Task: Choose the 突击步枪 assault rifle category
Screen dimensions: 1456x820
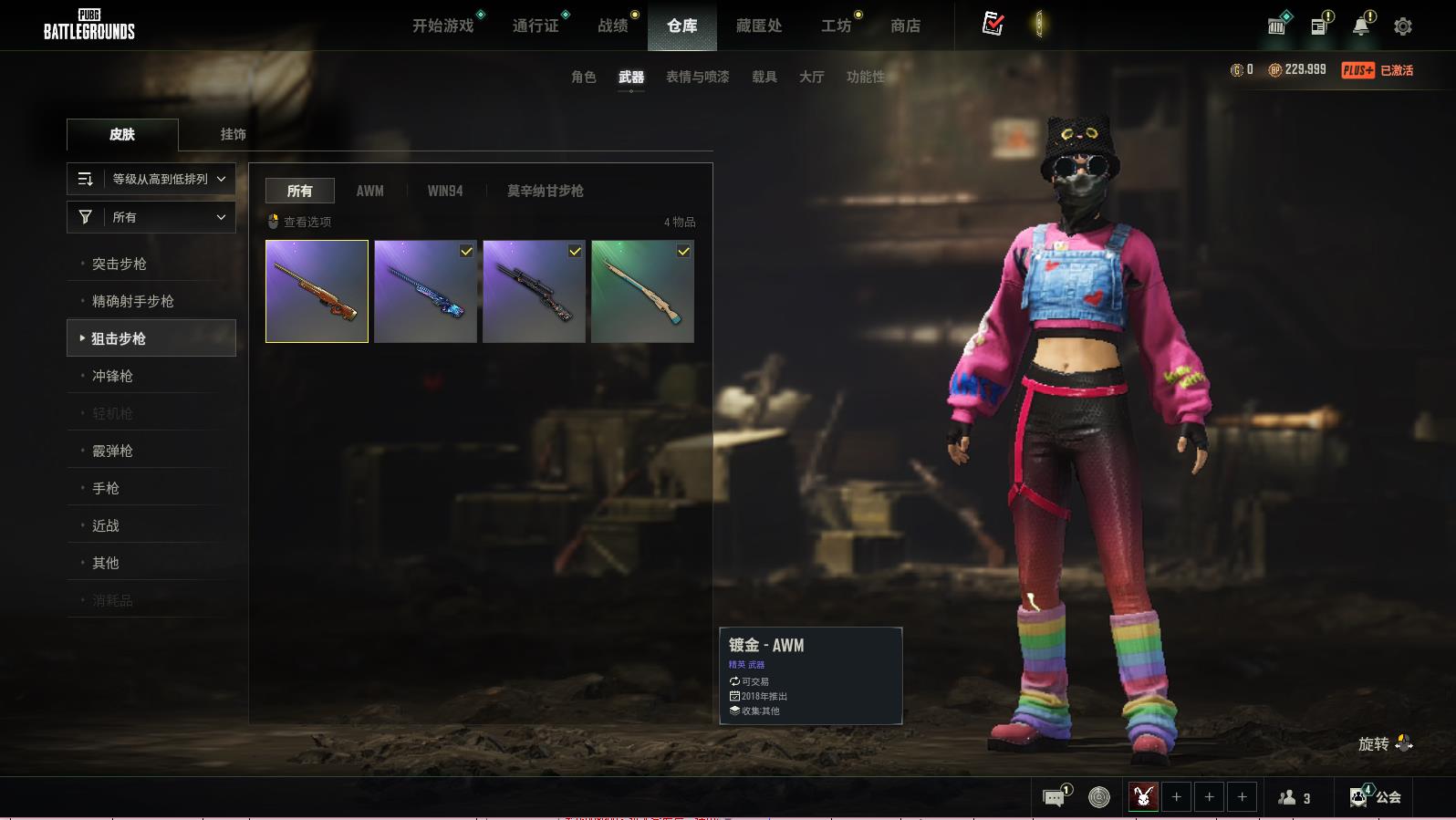Action: click(120, 264)
